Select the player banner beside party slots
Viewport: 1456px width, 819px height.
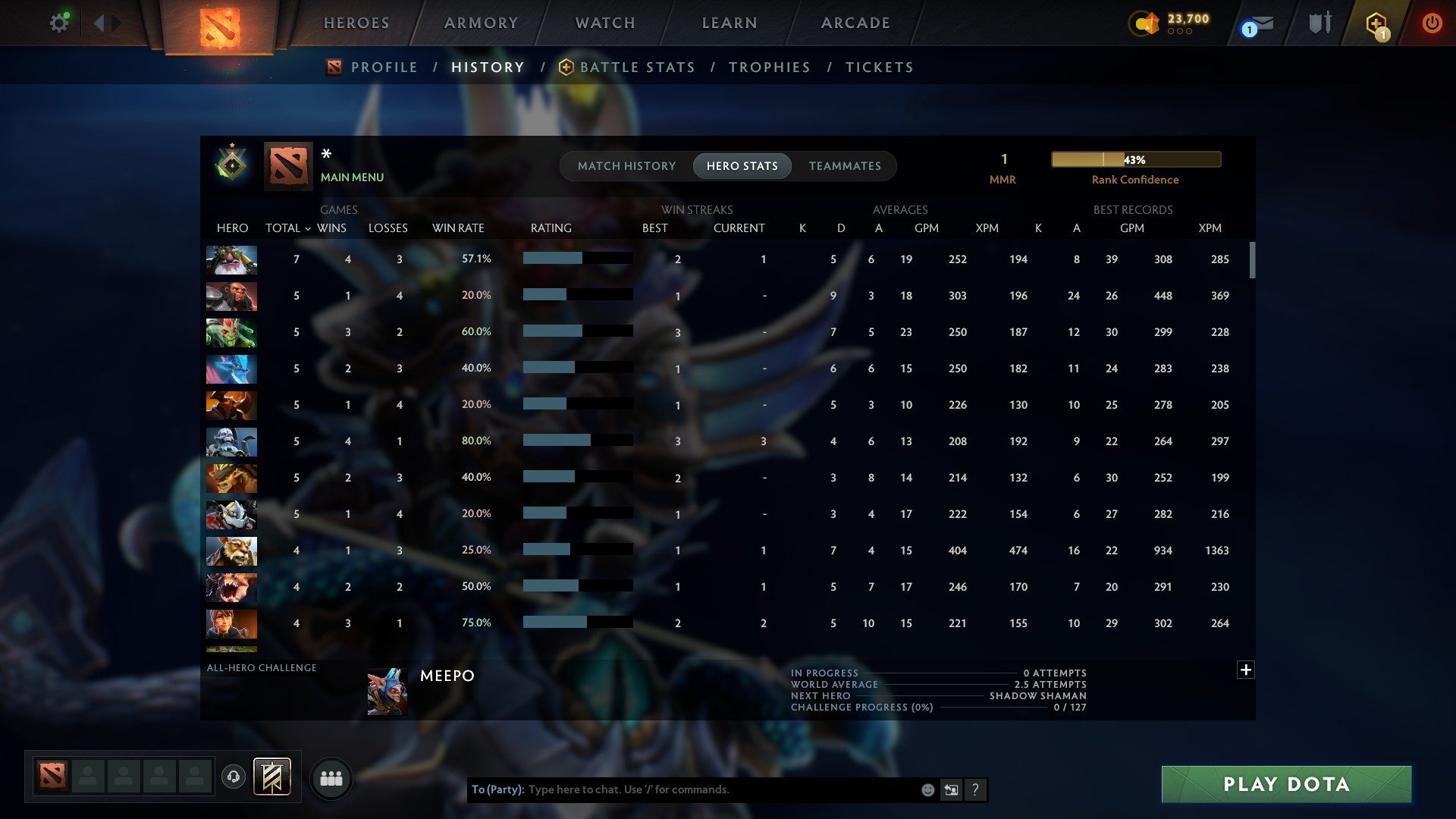pyautogui.click(x=271, y=777)
